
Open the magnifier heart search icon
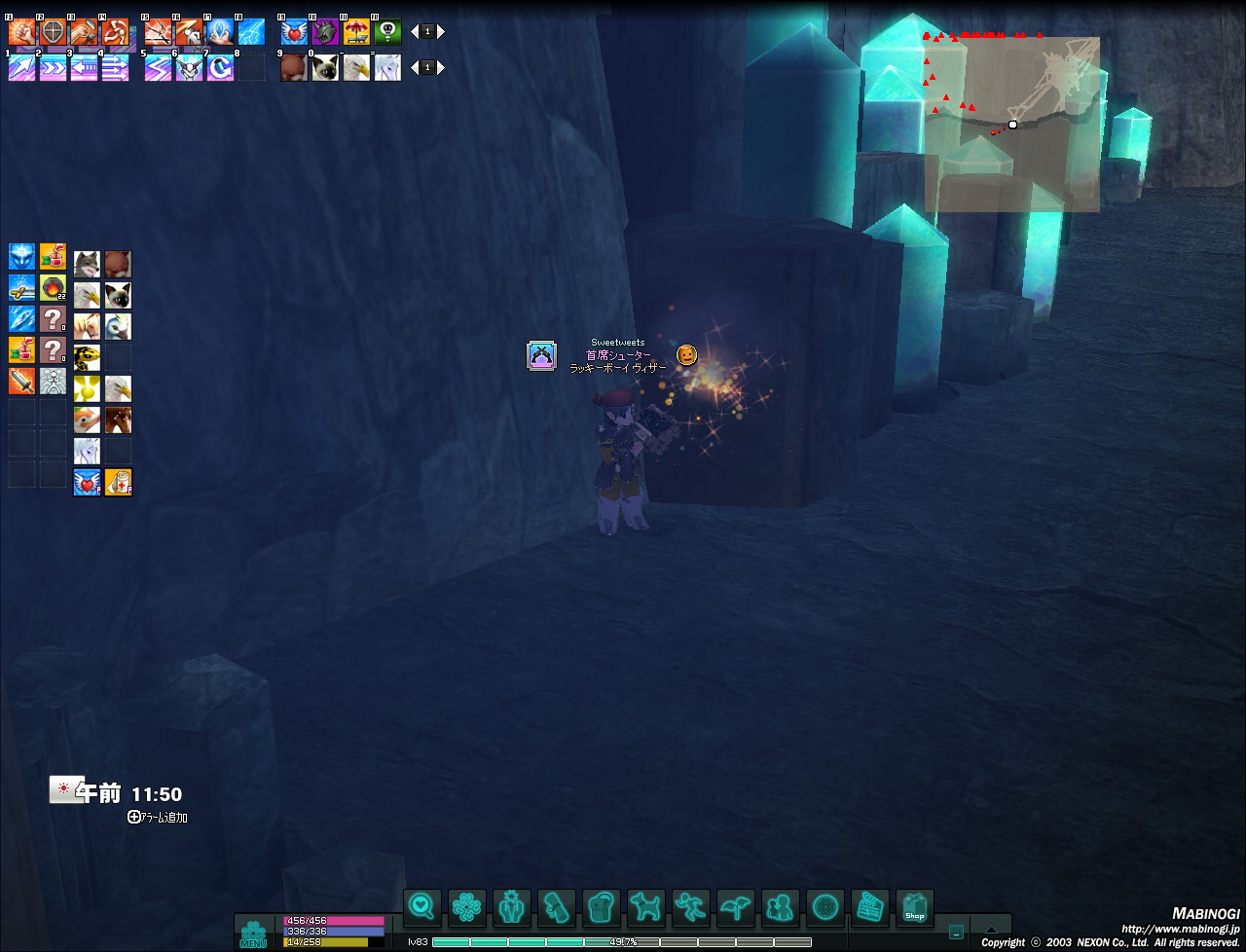pos(421,908)
